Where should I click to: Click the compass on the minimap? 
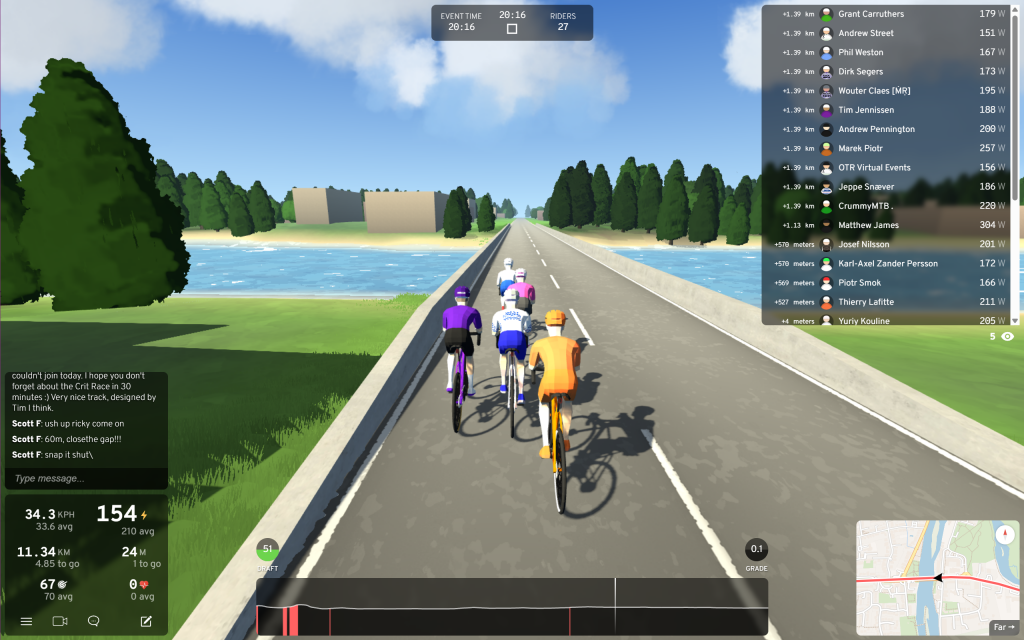tap(1004, 534)
